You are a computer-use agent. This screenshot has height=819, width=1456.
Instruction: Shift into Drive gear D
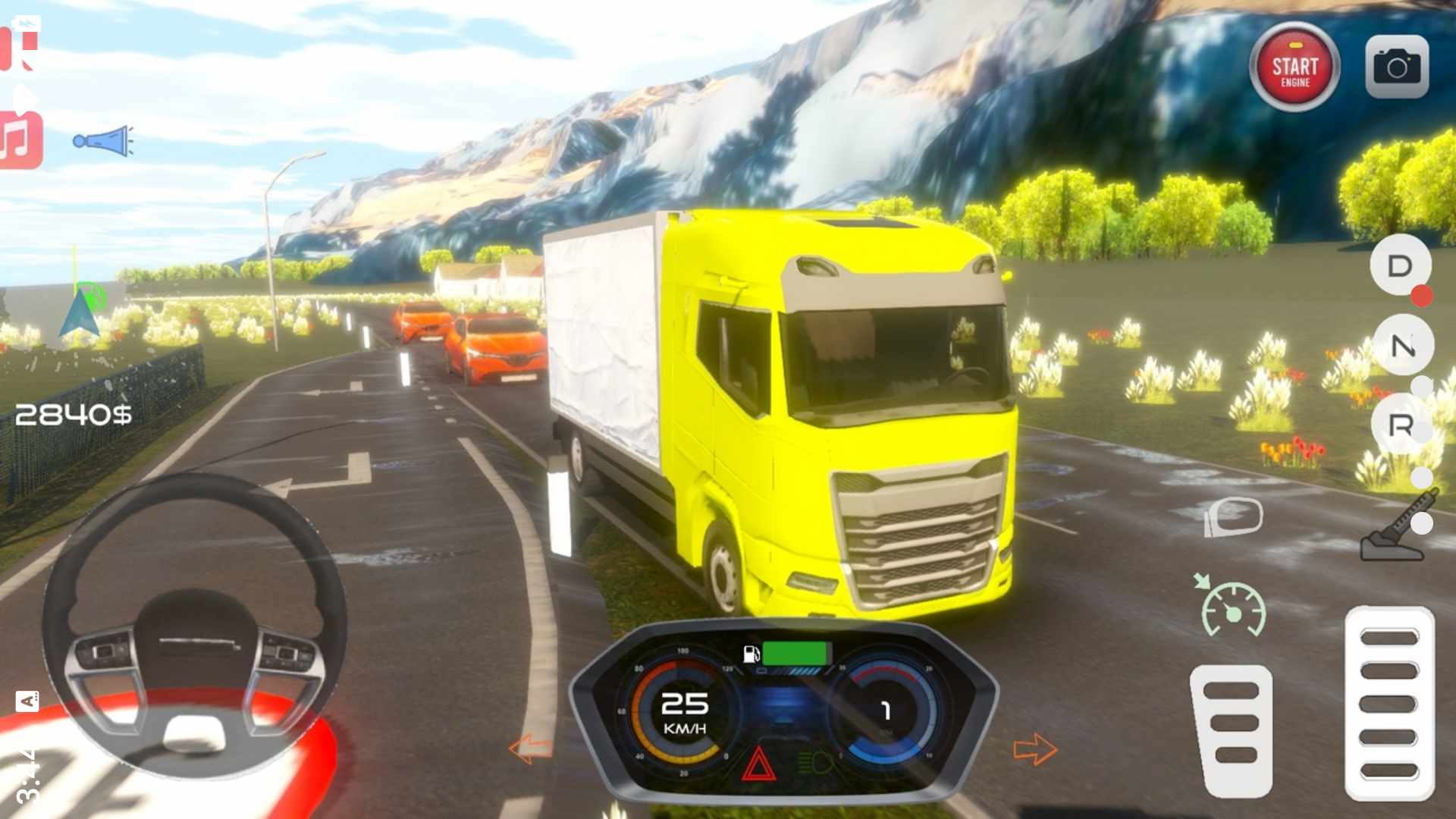pyautogui.click(x=1400, y=265)
